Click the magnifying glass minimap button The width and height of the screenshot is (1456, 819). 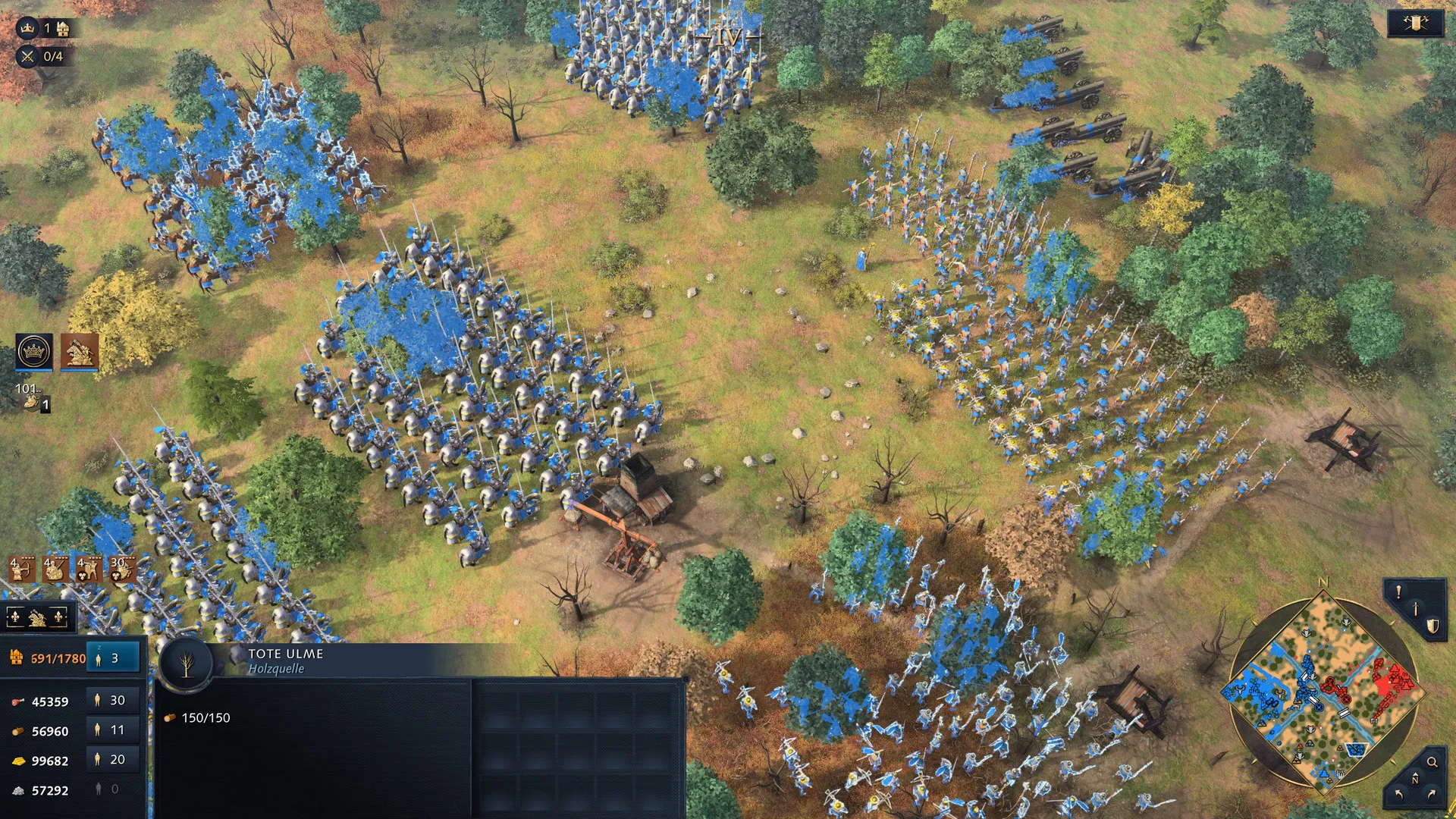pos(1432,762)
